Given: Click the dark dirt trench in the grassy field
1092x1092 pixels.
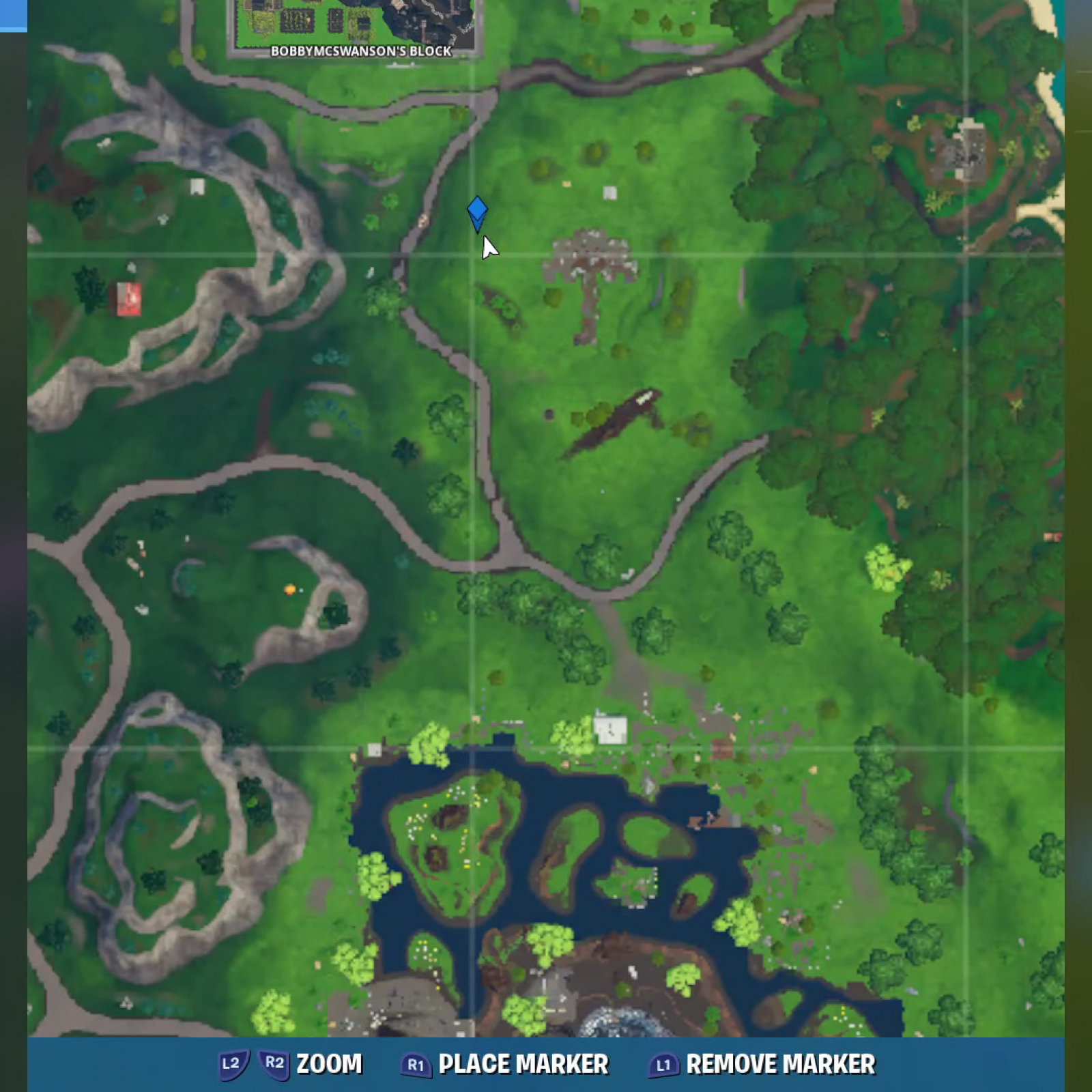Looking at the screenshot, I should (x=611, y=420).
